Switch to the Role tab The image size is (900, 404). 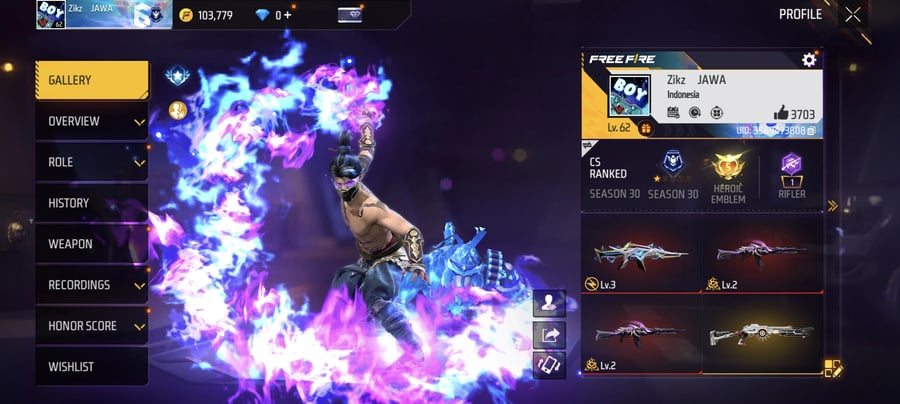coord(91,162)
